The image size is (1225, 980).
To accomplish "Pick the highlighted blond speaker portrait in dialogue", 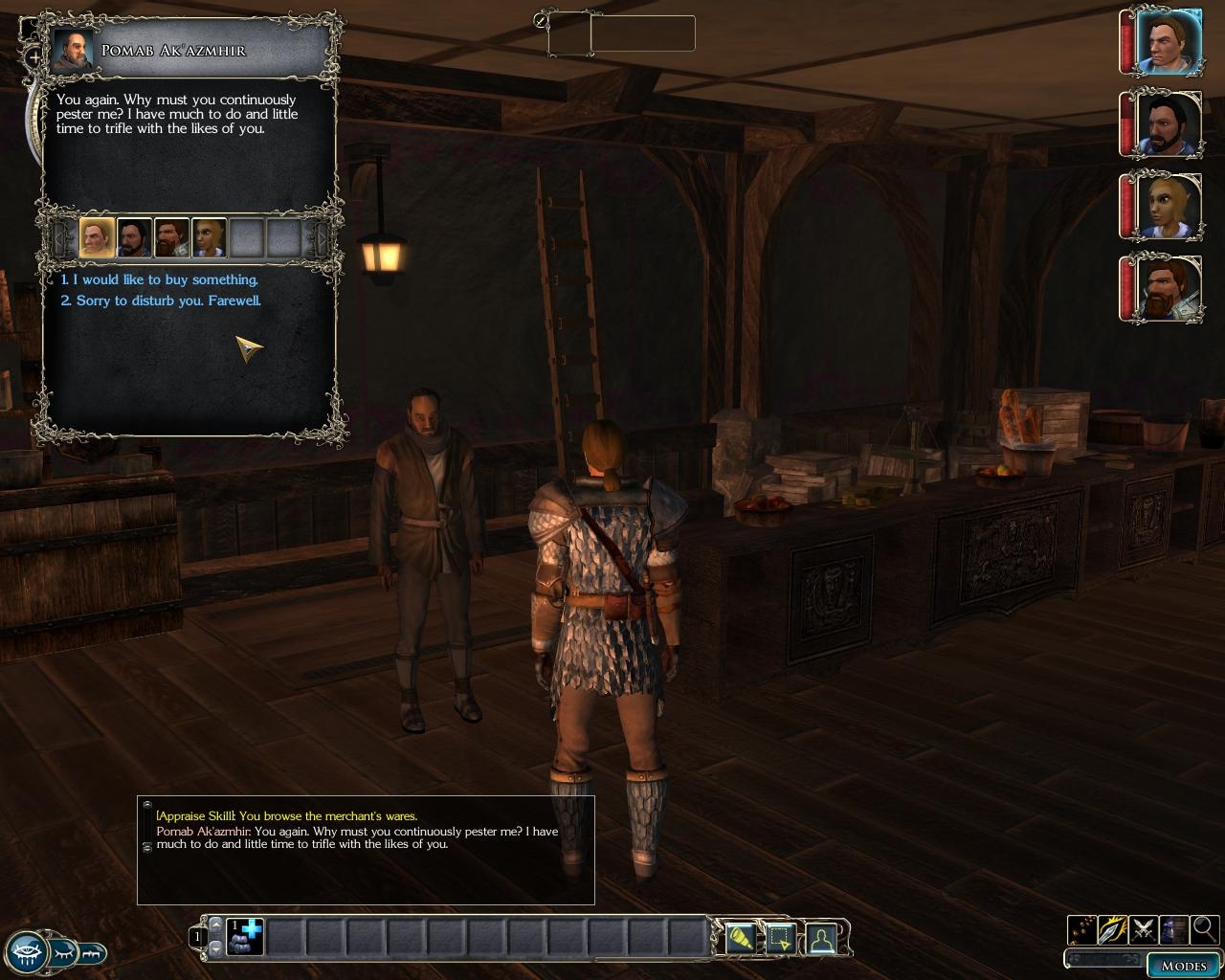I will tap(97, 237).
